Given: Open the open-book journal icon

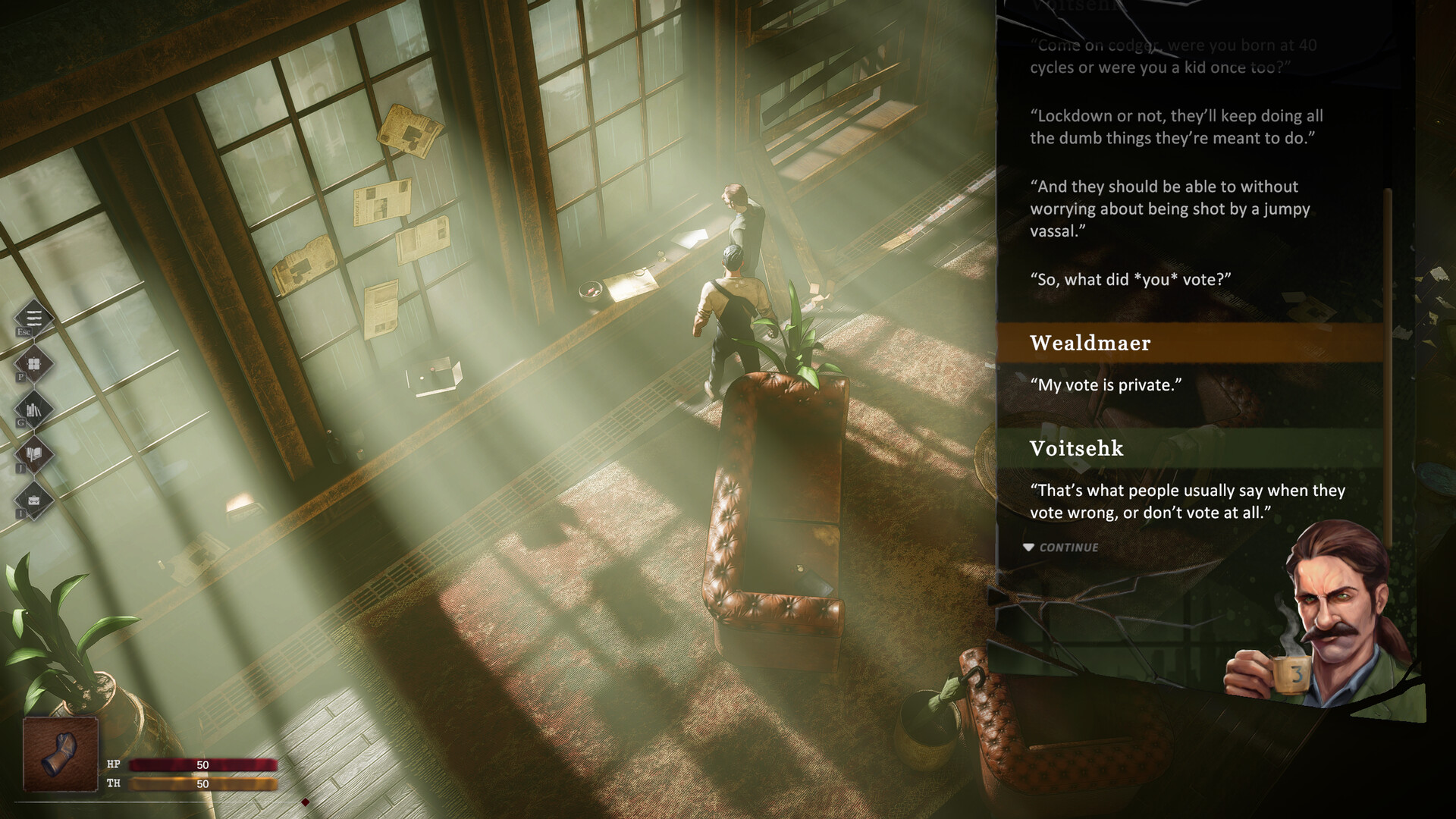Looking at the screenshot, I should point(34,455).
